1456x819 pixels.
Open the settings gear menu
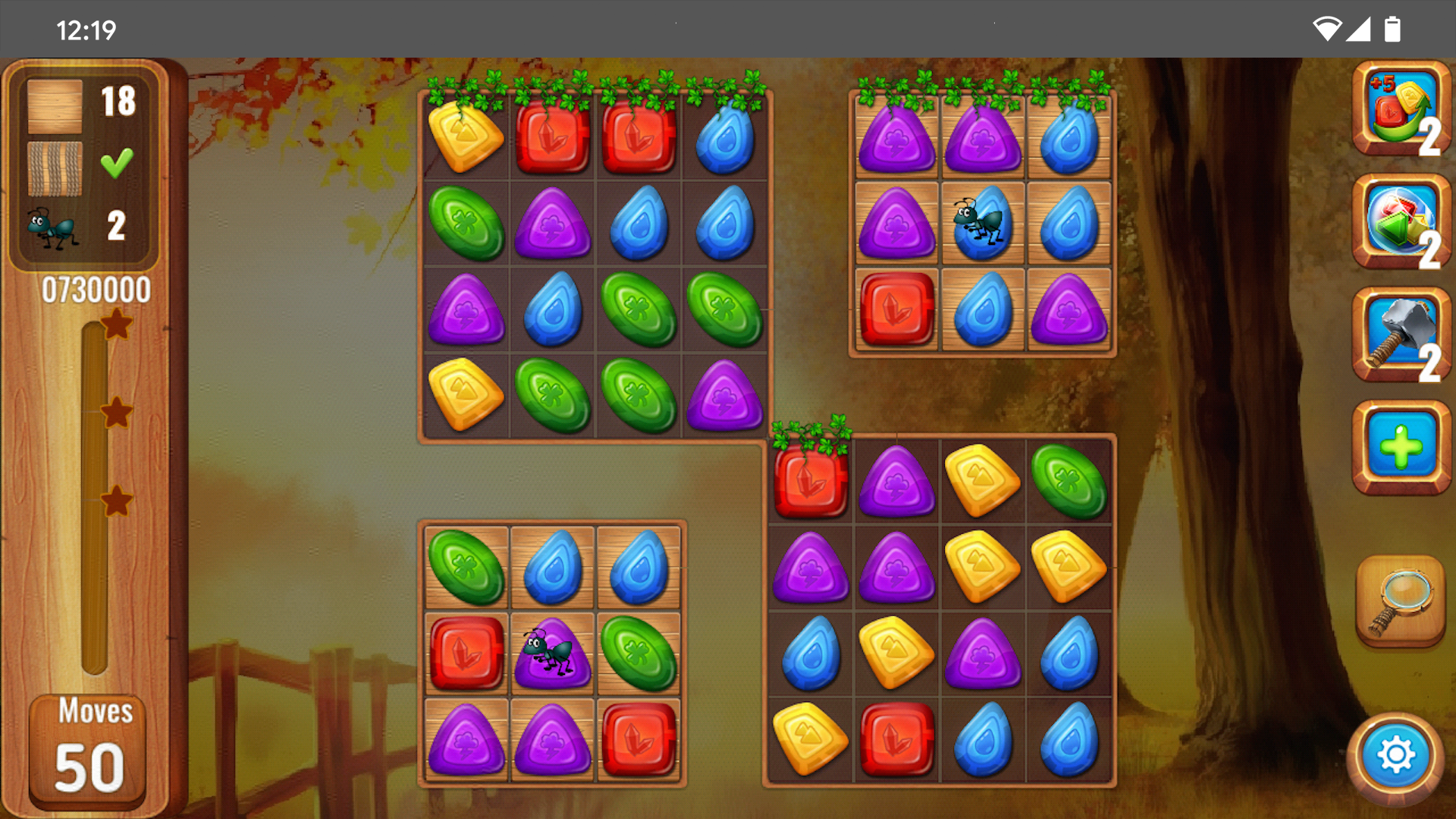point(1395,756)
